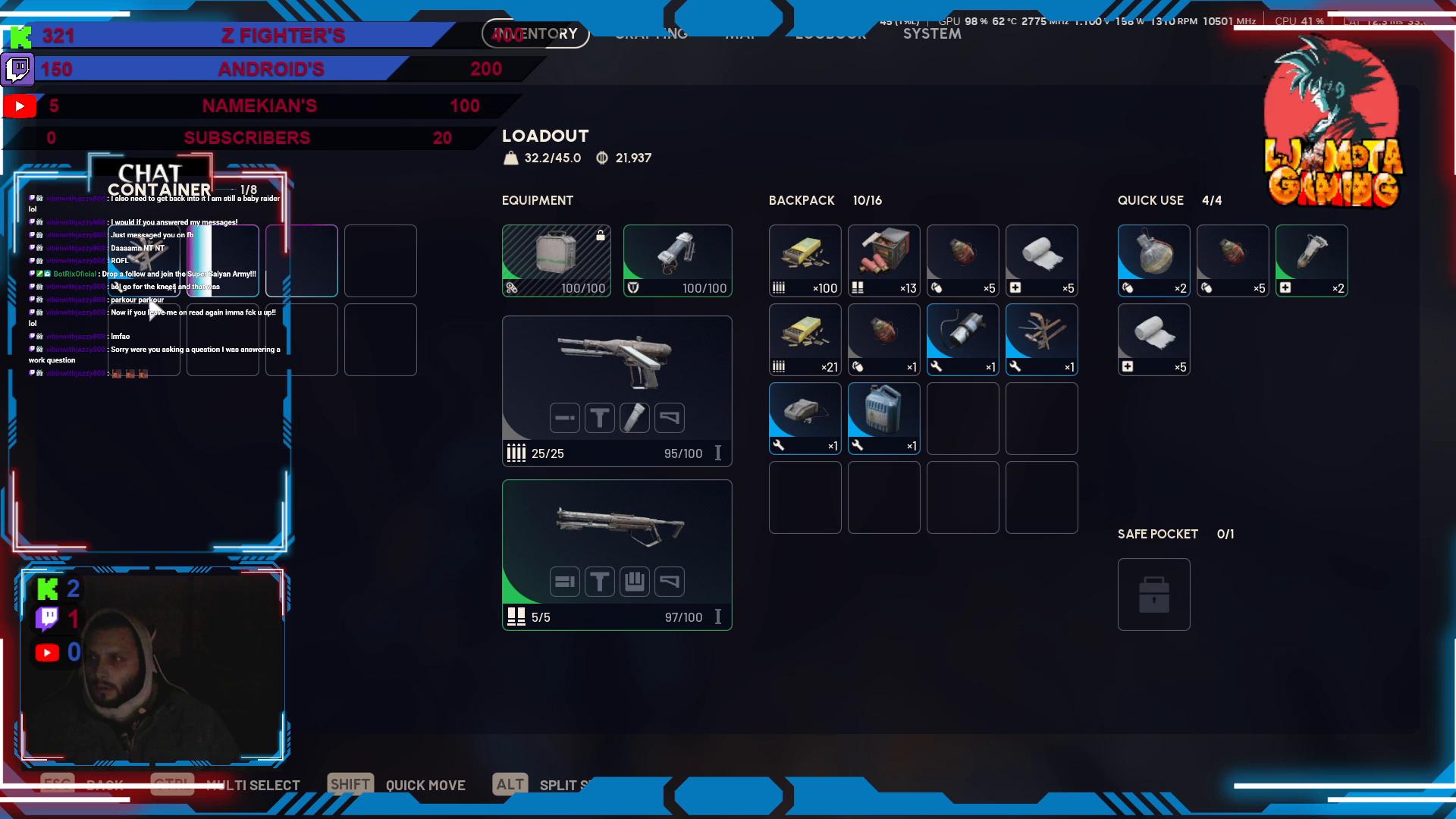
Task: Switch to the SYSTEM tab
Action: (x=932, y=34)
